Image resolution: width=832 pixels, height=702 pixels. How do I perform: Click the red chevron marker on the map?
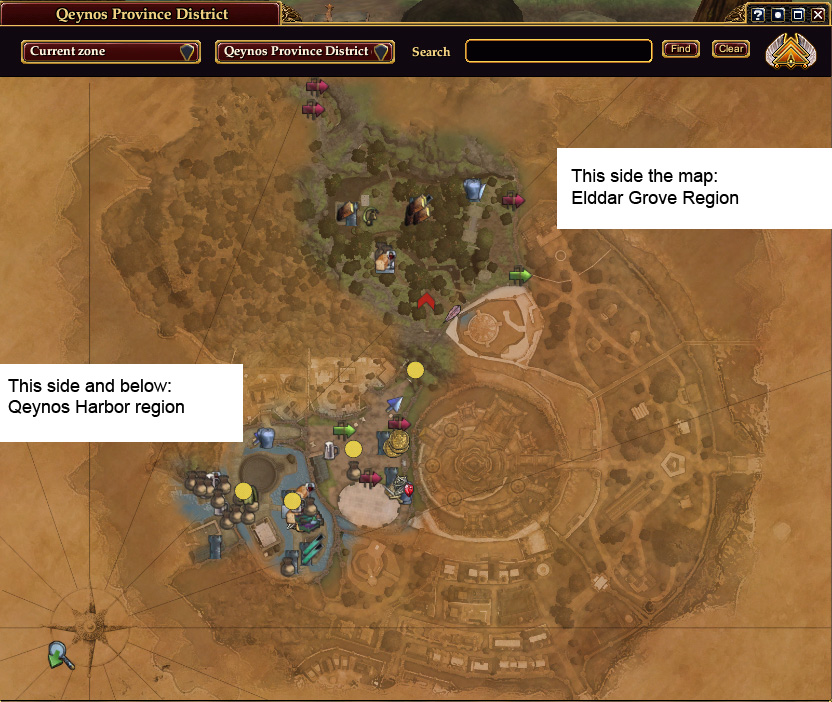pos(427,303)
